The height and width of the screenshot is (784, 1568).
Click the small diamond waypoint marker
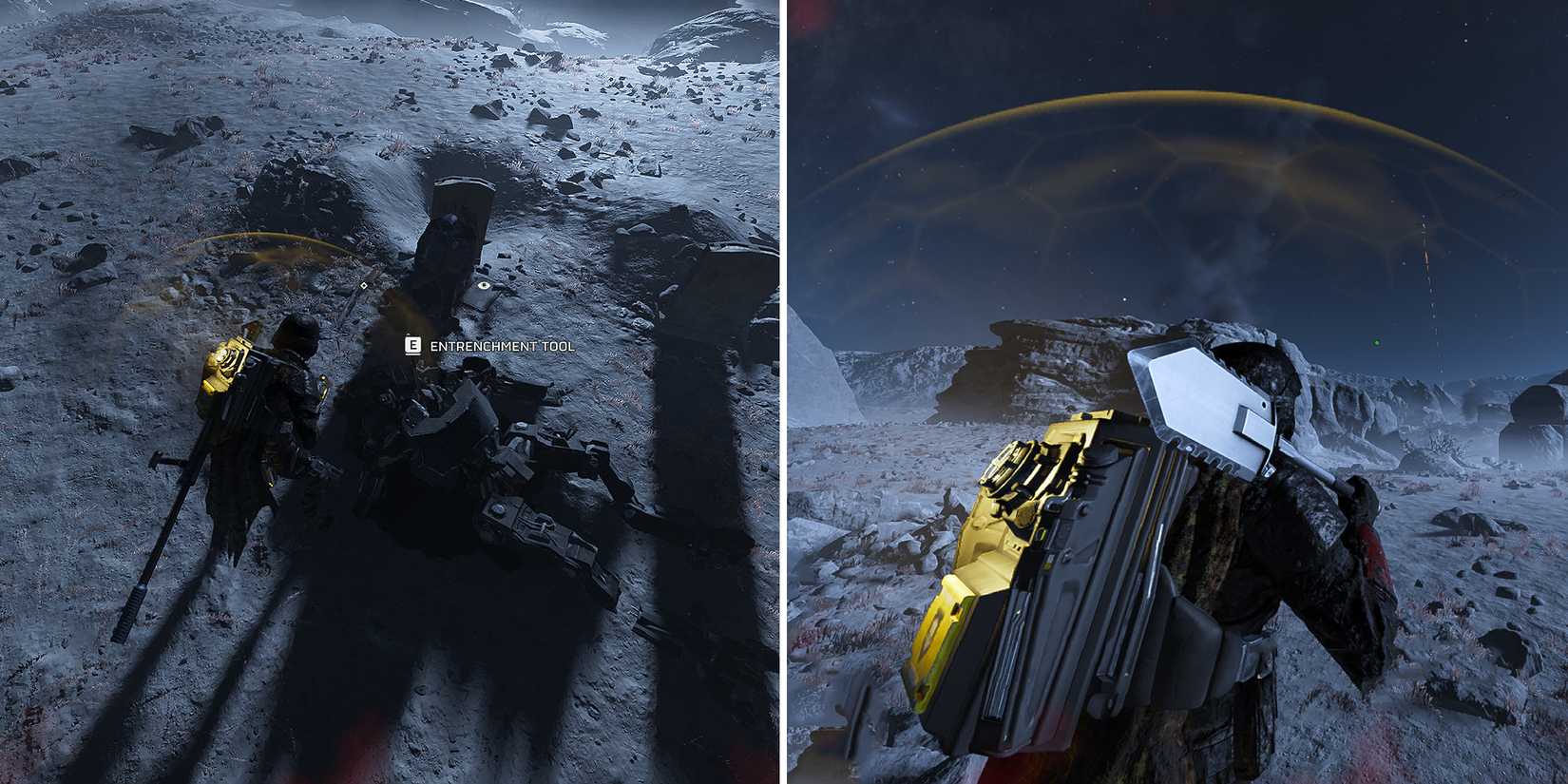[364, 284]
